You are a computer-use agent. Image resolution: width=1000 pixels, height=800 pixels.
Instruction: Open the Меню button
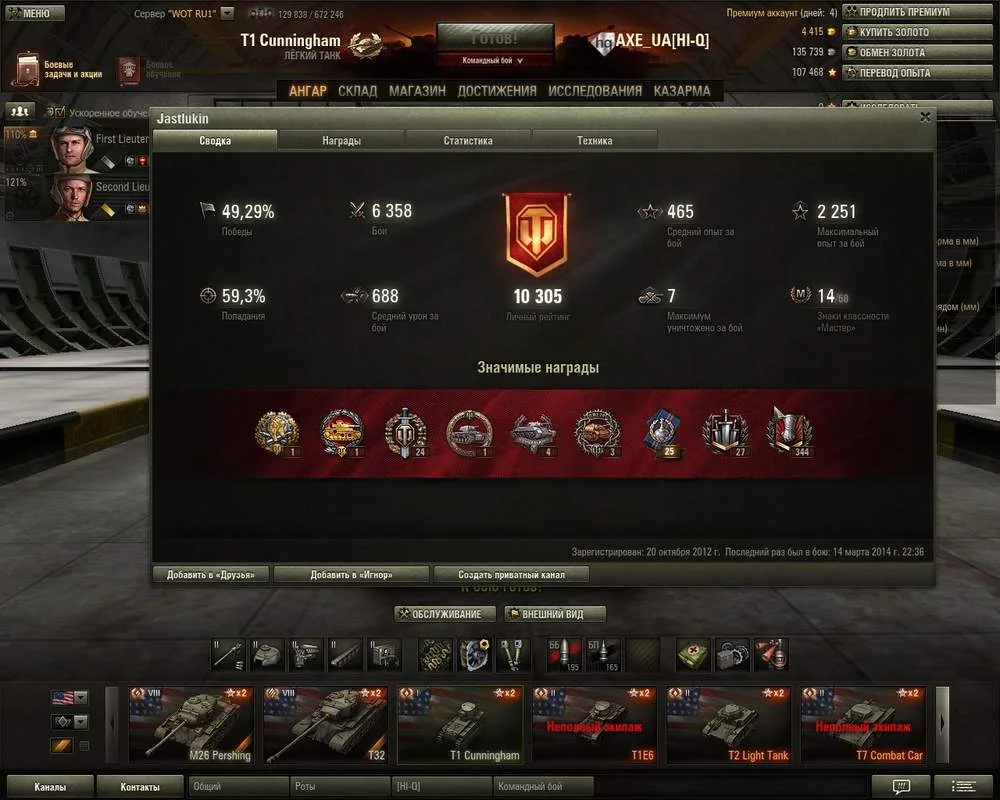coord(28,13)
